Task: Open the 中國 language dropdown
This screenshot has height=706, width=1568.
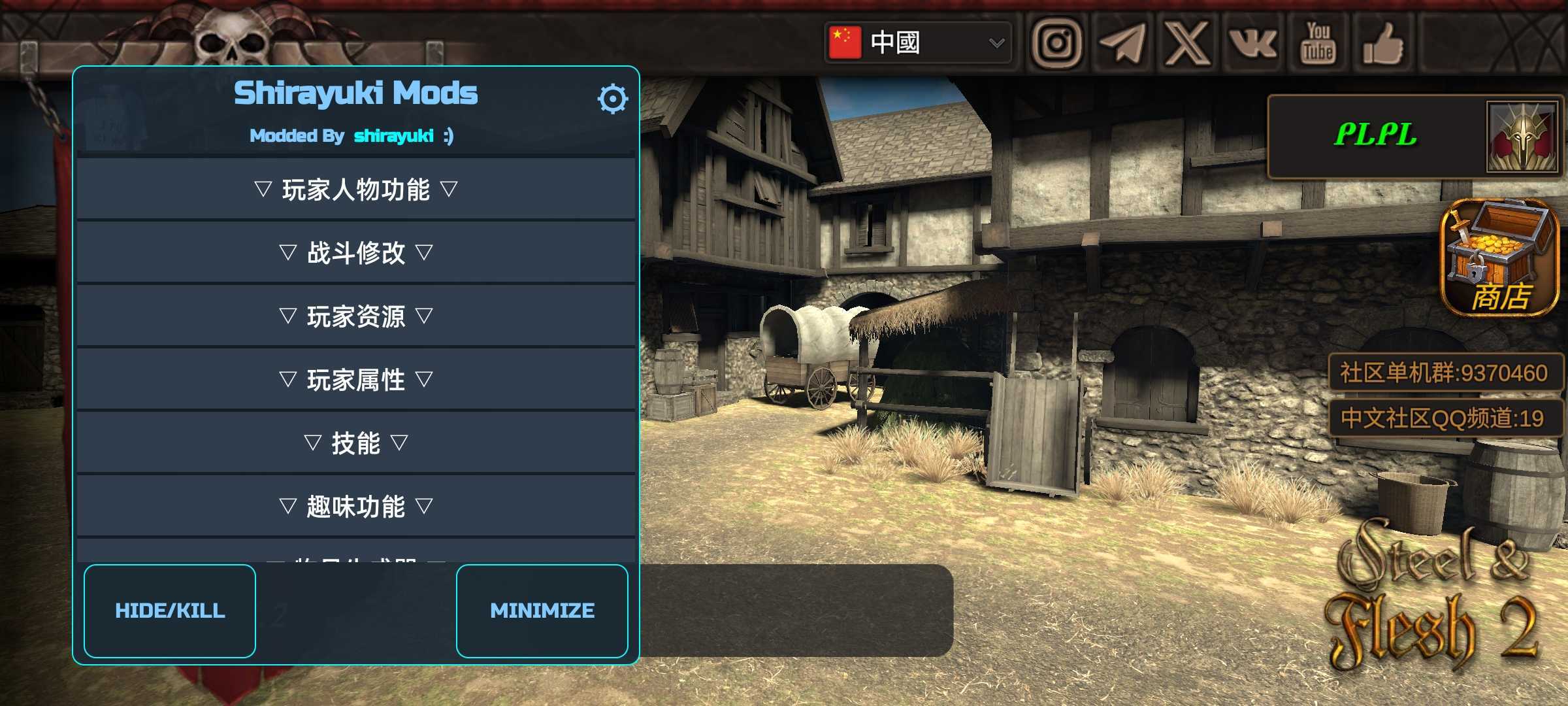Action: coord(918,43)
